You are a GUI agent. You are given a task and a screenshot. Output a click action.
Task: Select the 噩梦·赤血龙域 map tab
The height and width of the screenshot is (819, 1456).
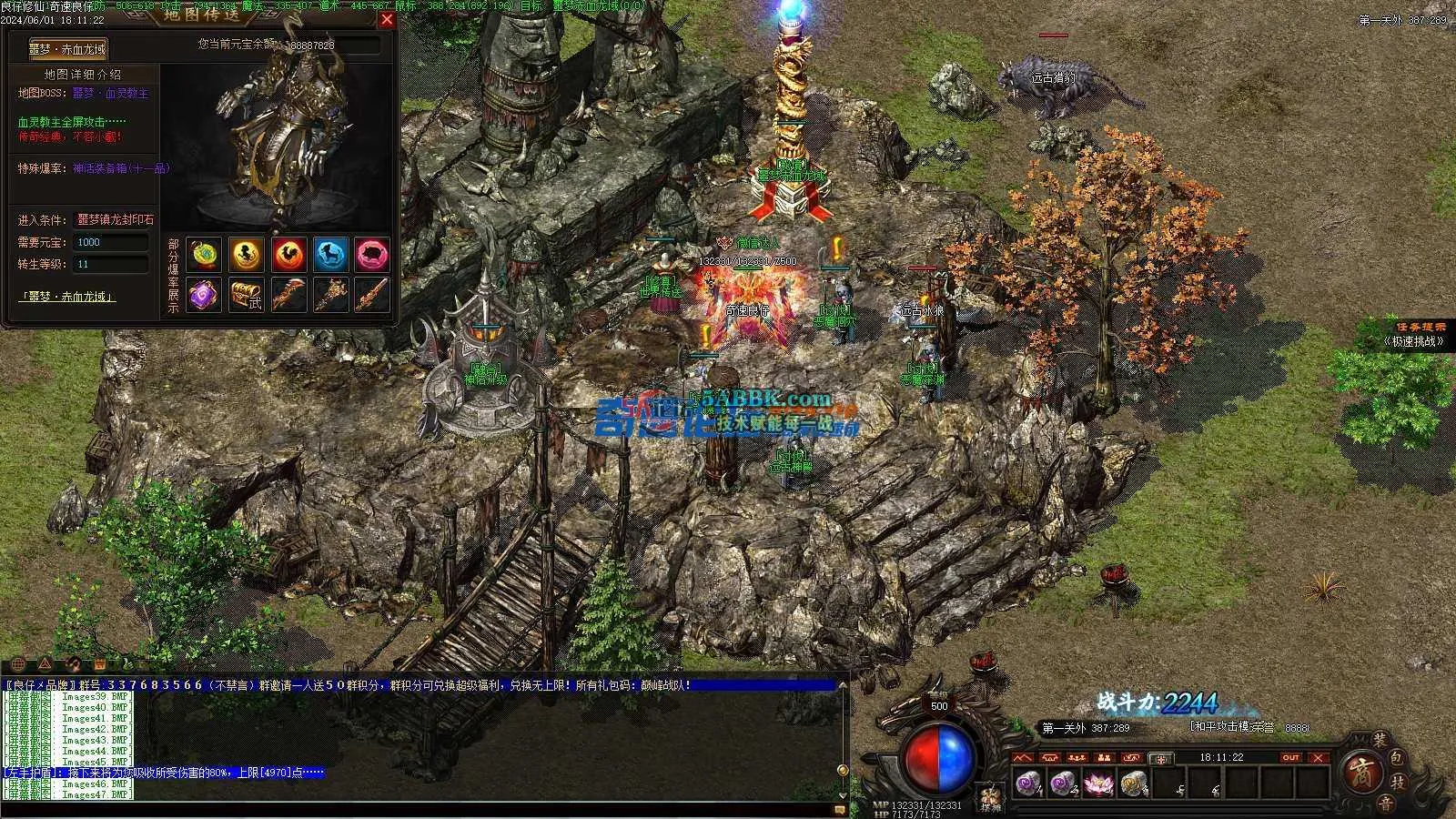coord(69,49)
